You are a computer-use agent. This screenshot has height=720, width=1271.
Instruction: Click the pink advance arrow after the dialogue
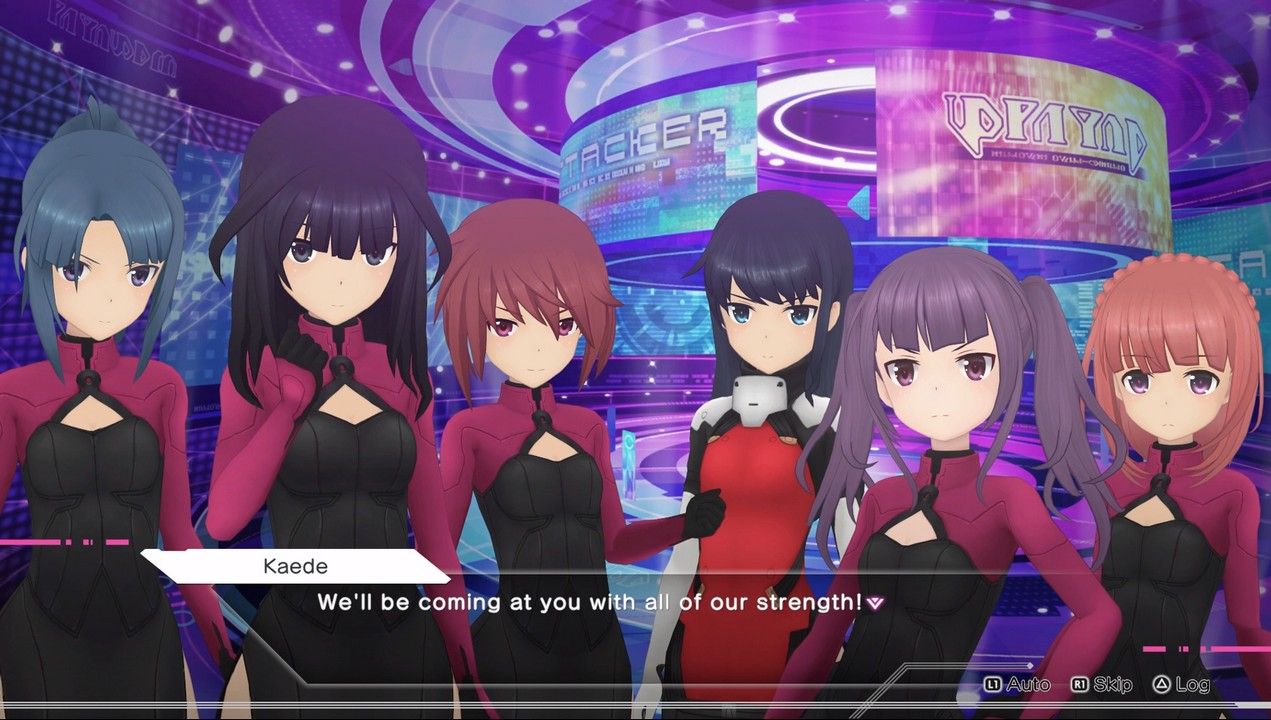click(876, 603)
